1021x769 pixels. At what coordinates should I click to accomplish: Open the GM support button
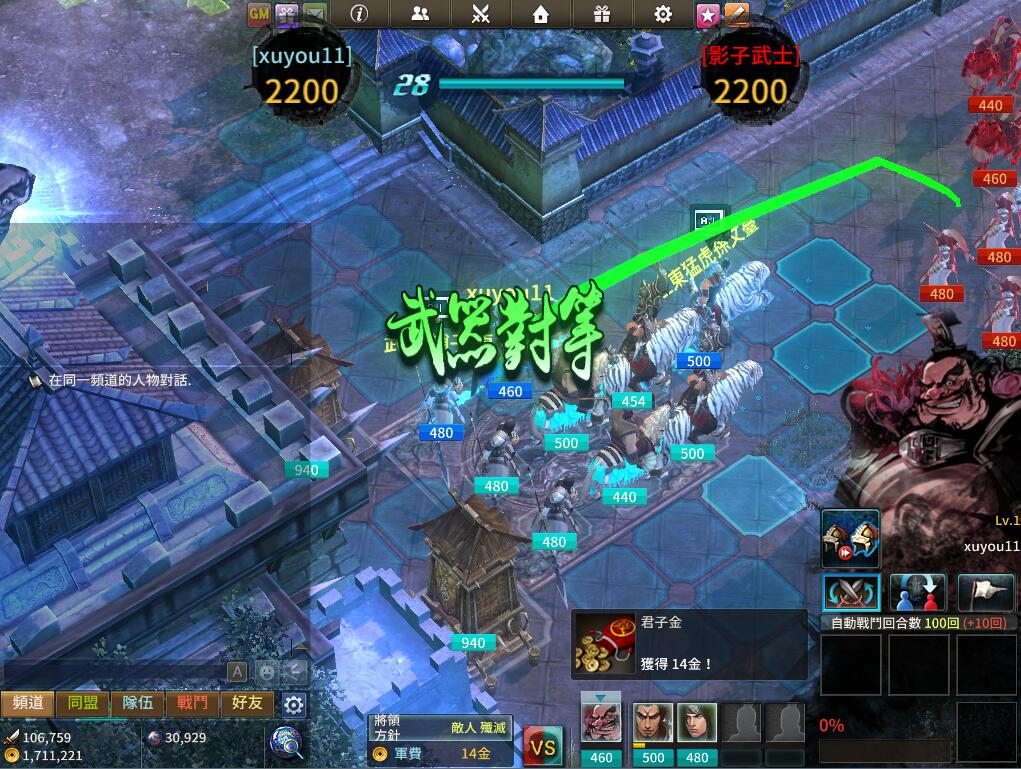point(258,14)
